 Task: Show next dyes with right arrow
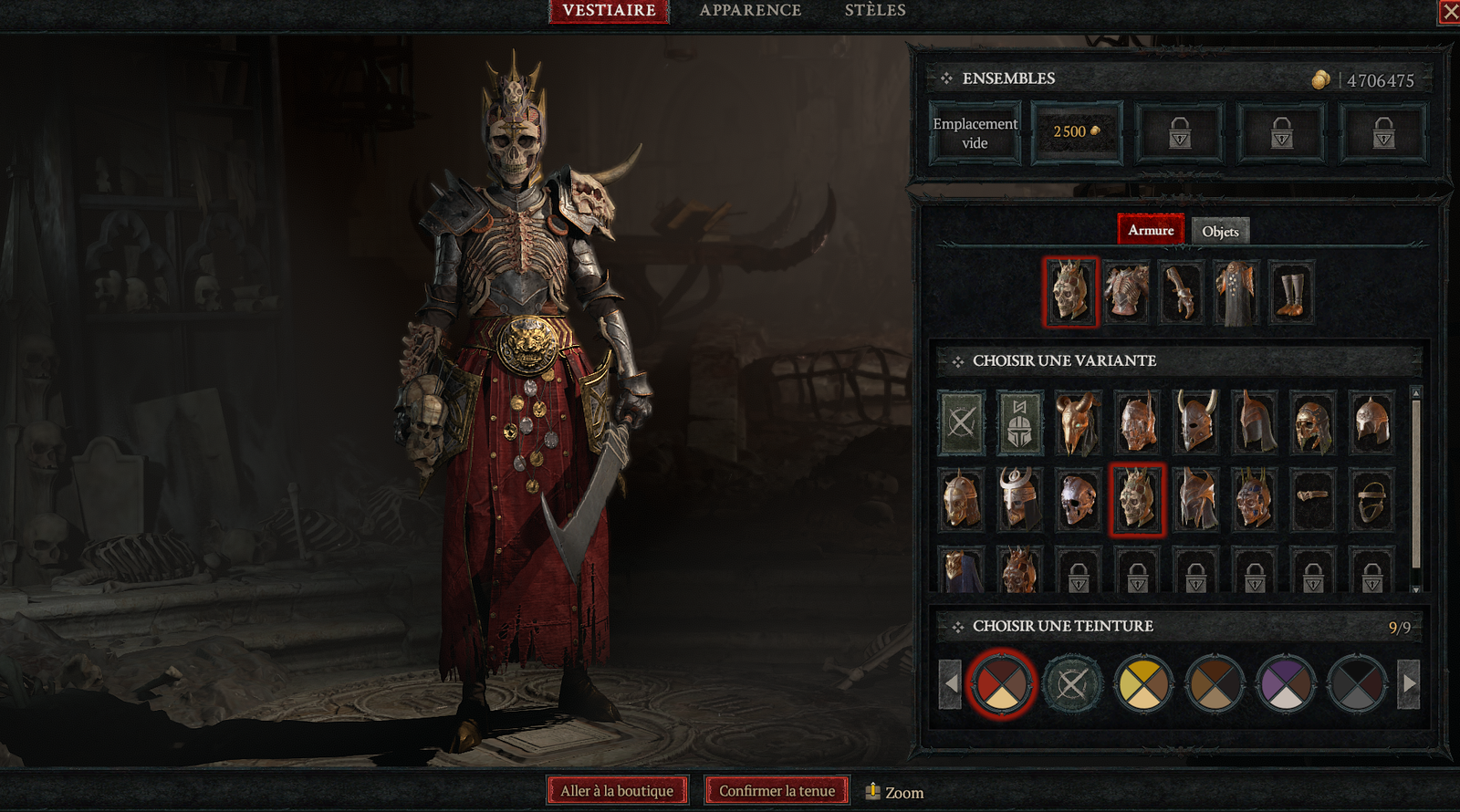1409,683
